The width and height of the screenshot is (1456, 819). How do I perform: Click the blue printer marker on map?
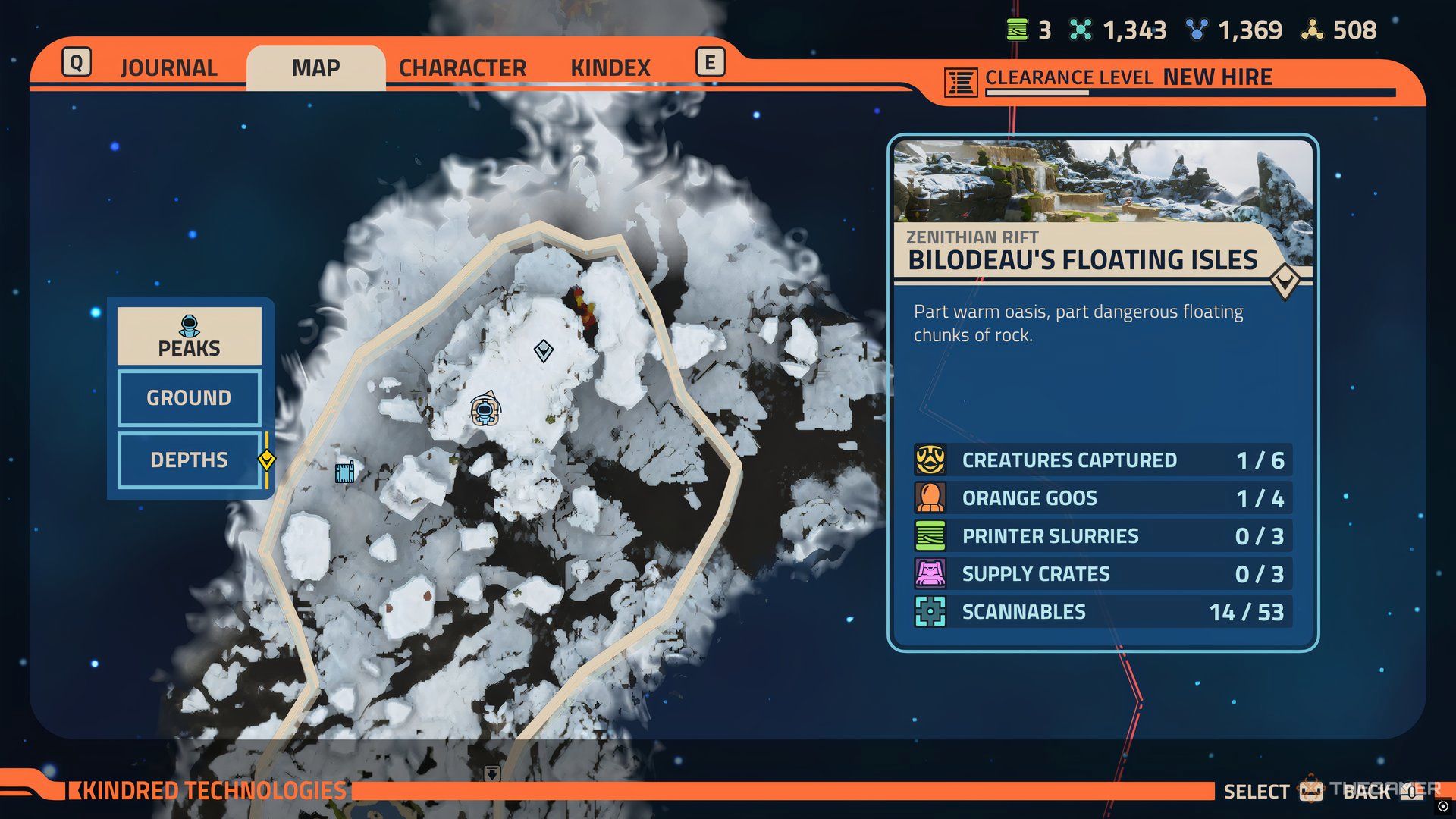tap(344, 472)
